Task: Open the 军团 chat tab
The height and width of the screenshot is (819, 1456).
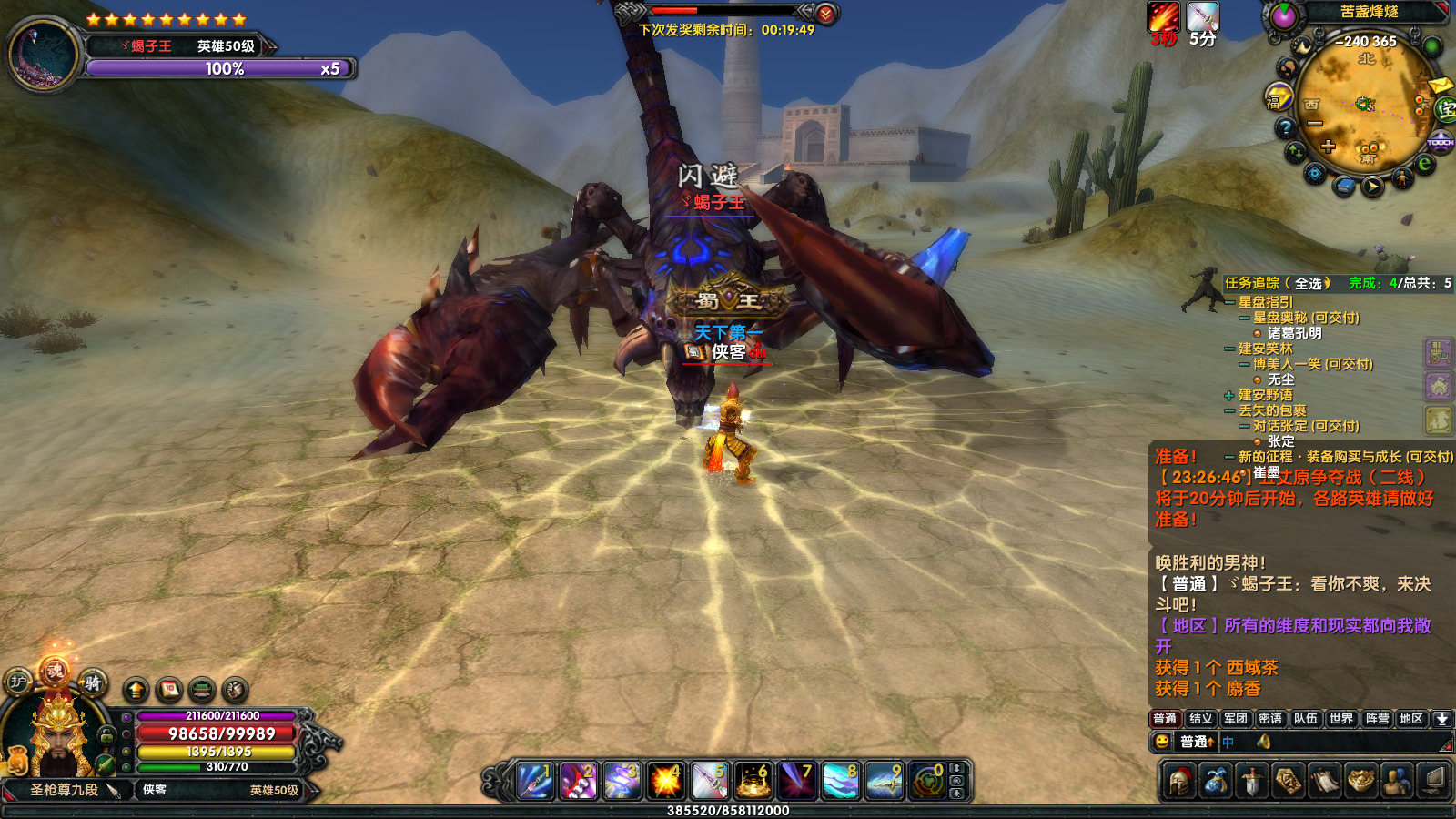Action: pos(1235,719)
